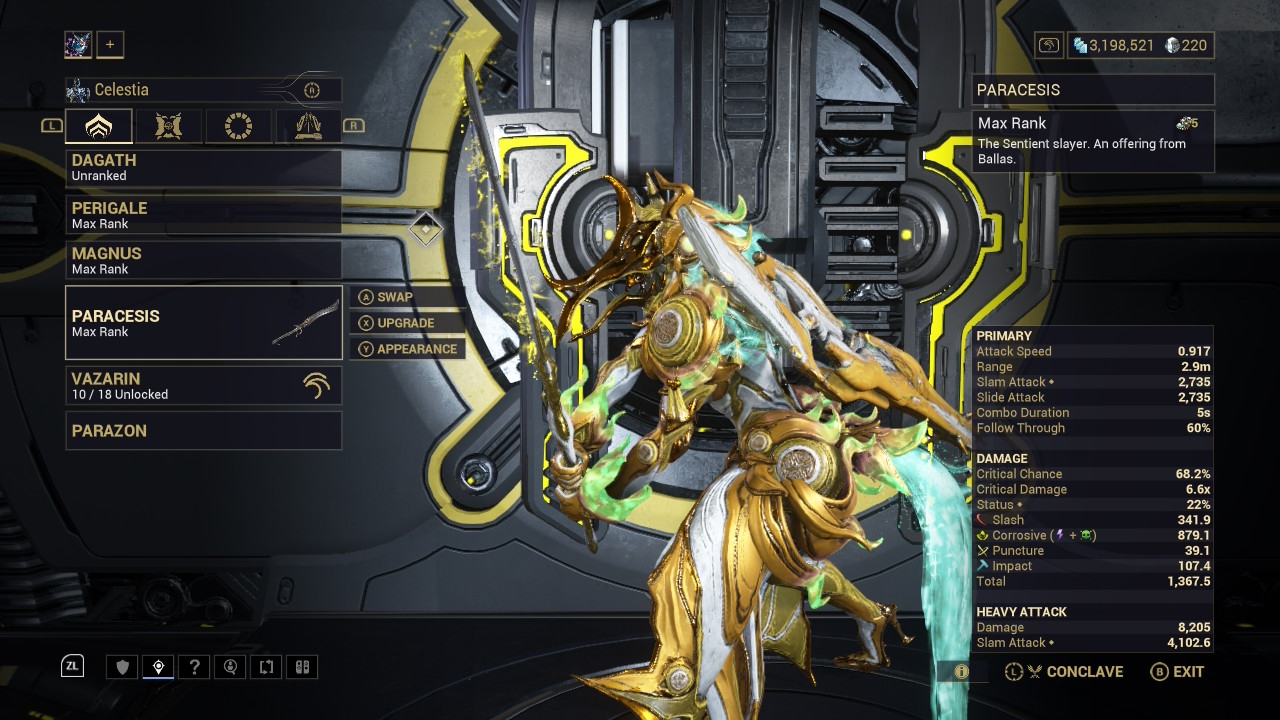Open the Vazarin focus school entry
Viewport: 1280px width, 720px height.
(203, 385)
